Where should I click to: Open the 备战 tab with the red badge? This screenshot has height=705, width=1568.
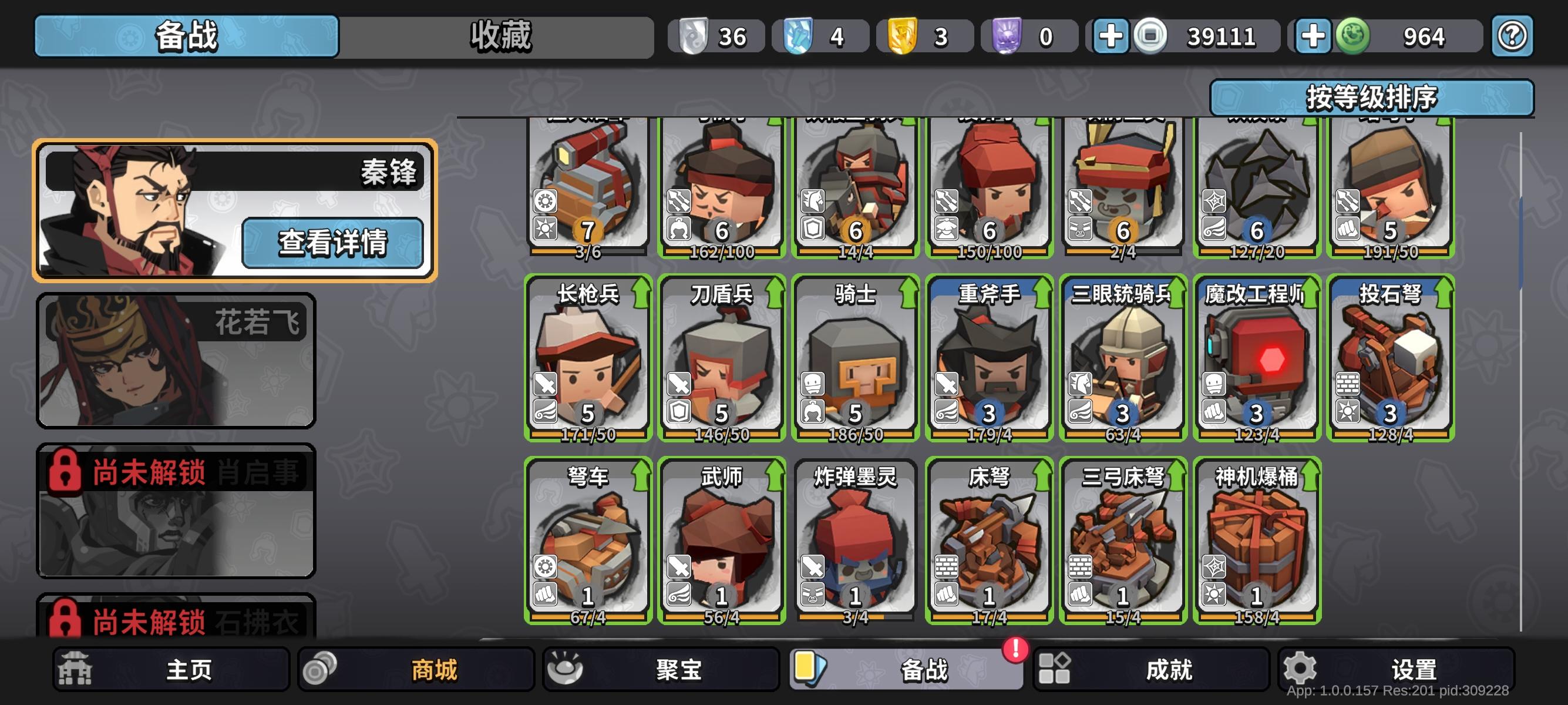click(x=907, y=668)
